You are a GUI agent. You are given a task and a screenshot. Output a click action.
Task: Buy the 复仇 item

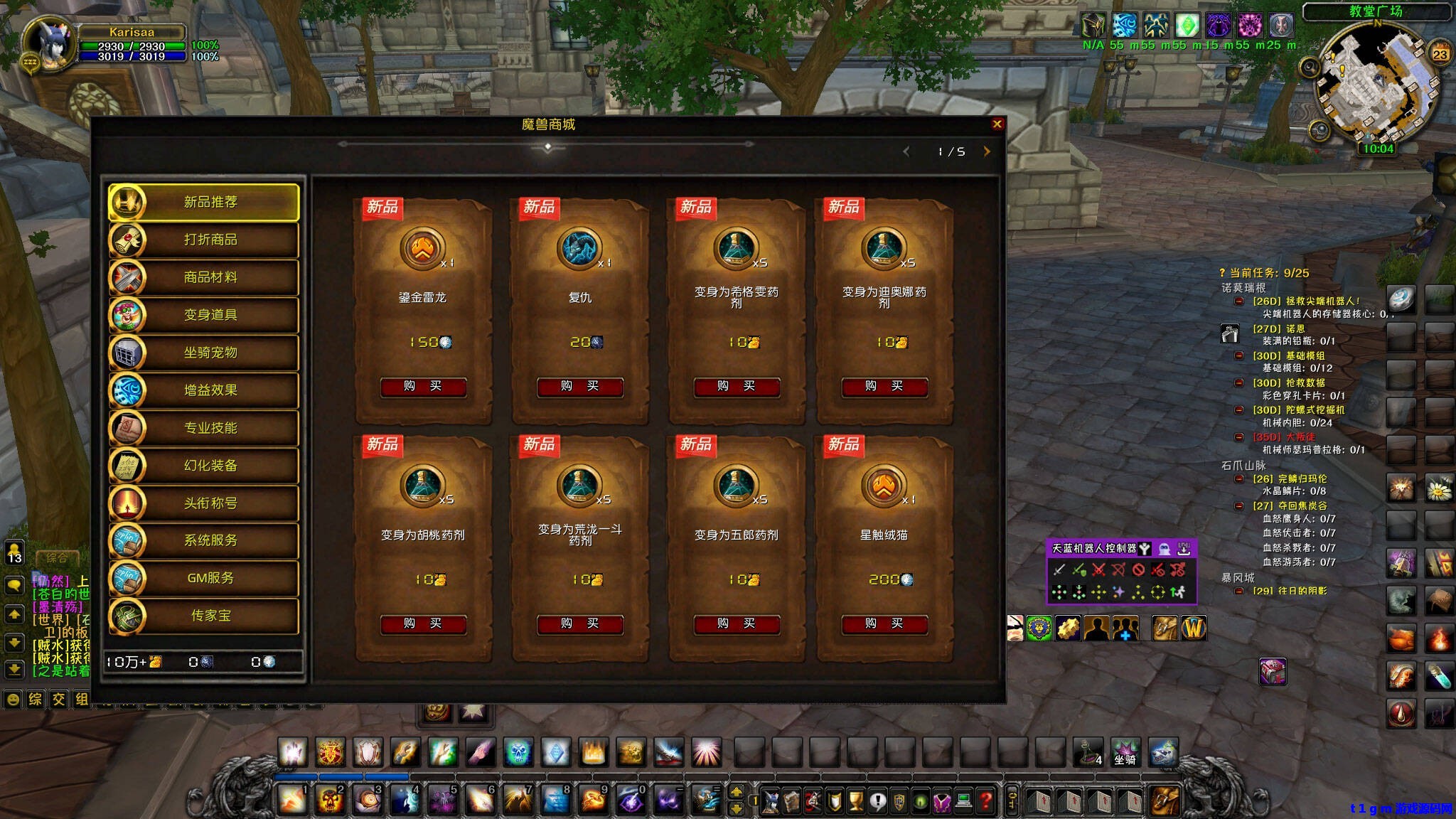[579, 387]
